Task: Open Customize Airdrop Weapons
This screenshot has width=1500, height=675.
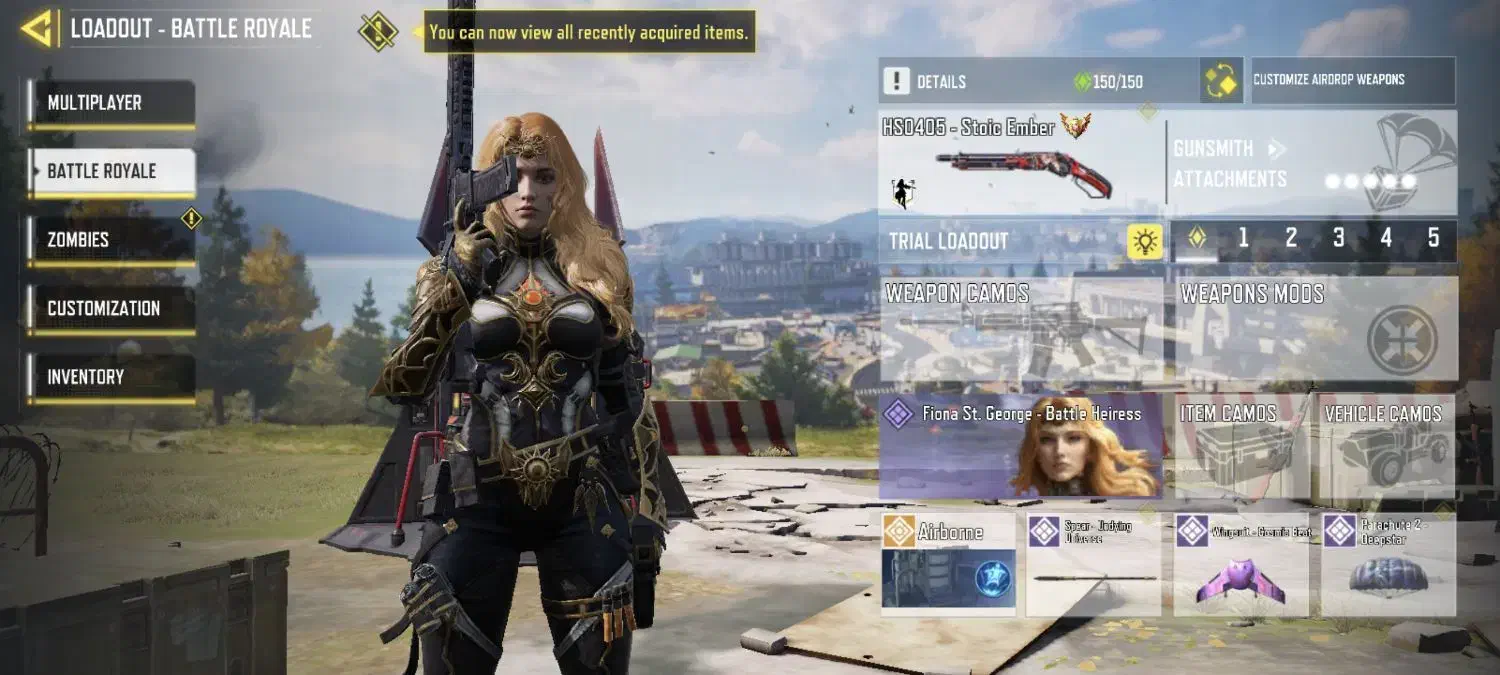Action: click(x=1353, y=80)
